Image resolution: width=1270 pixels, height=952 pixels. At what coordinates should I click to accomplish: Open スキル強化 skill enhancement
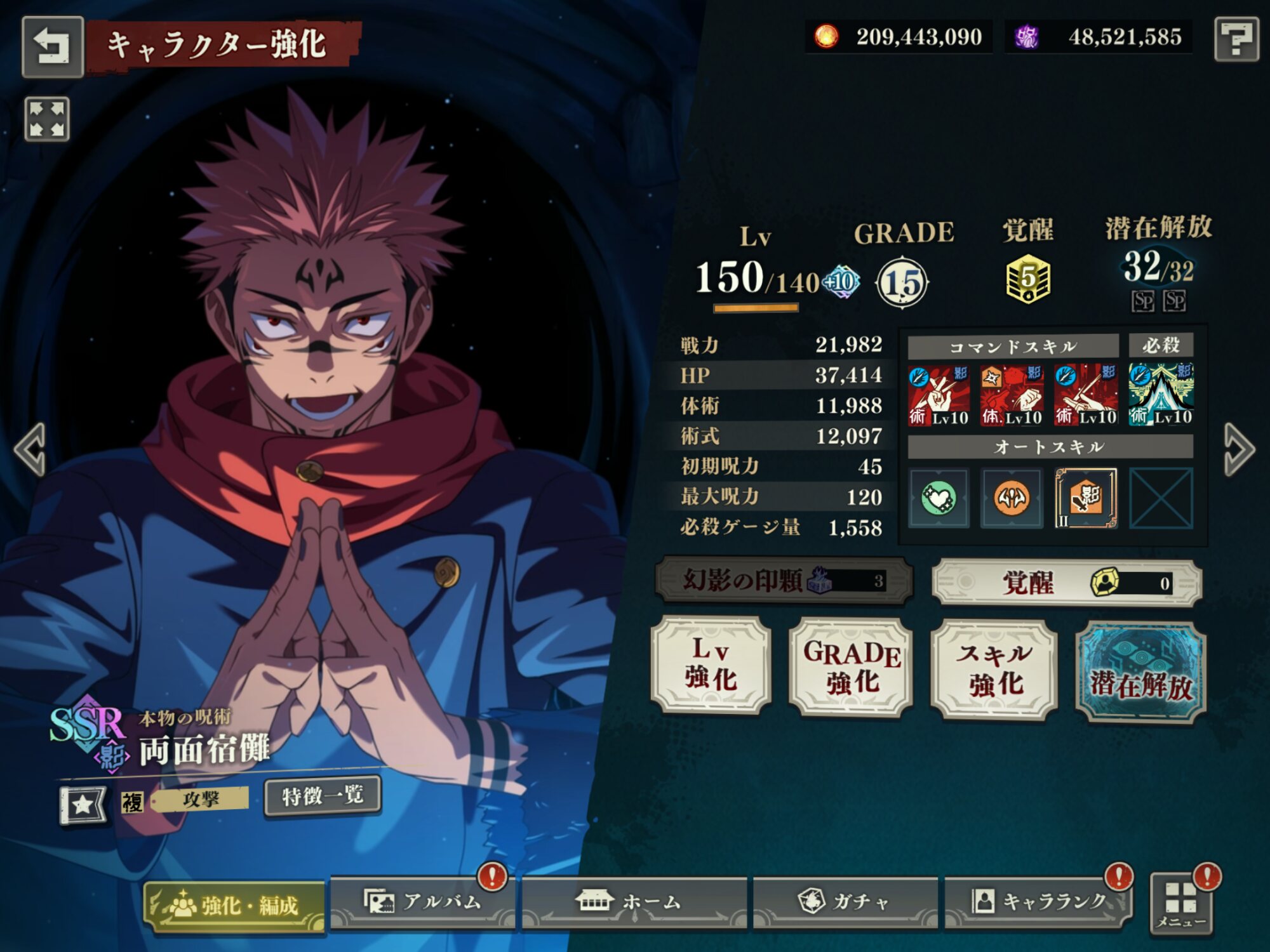coord(994,670)
